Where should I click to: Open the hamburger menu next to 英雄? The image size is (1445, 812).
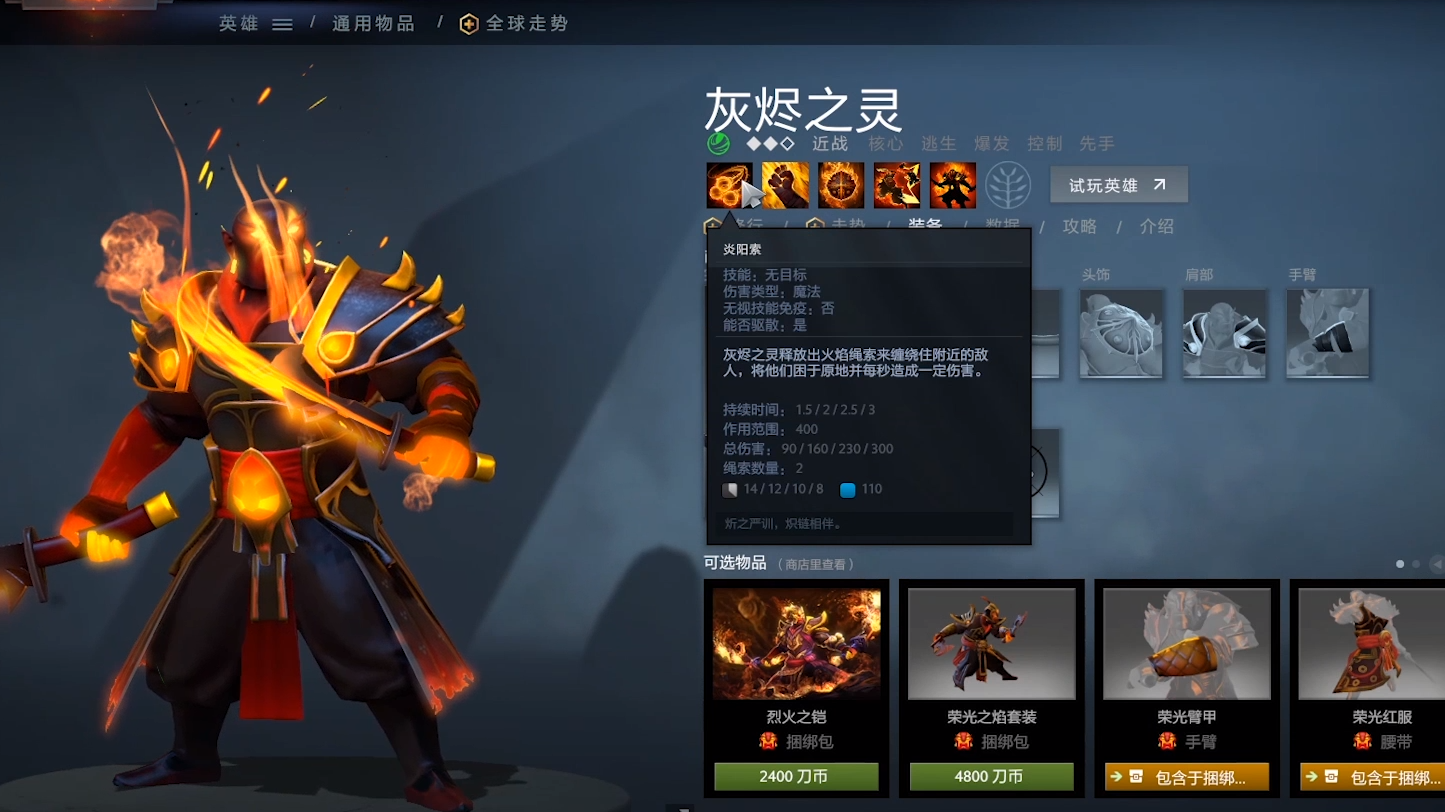(x=281, y=23)
